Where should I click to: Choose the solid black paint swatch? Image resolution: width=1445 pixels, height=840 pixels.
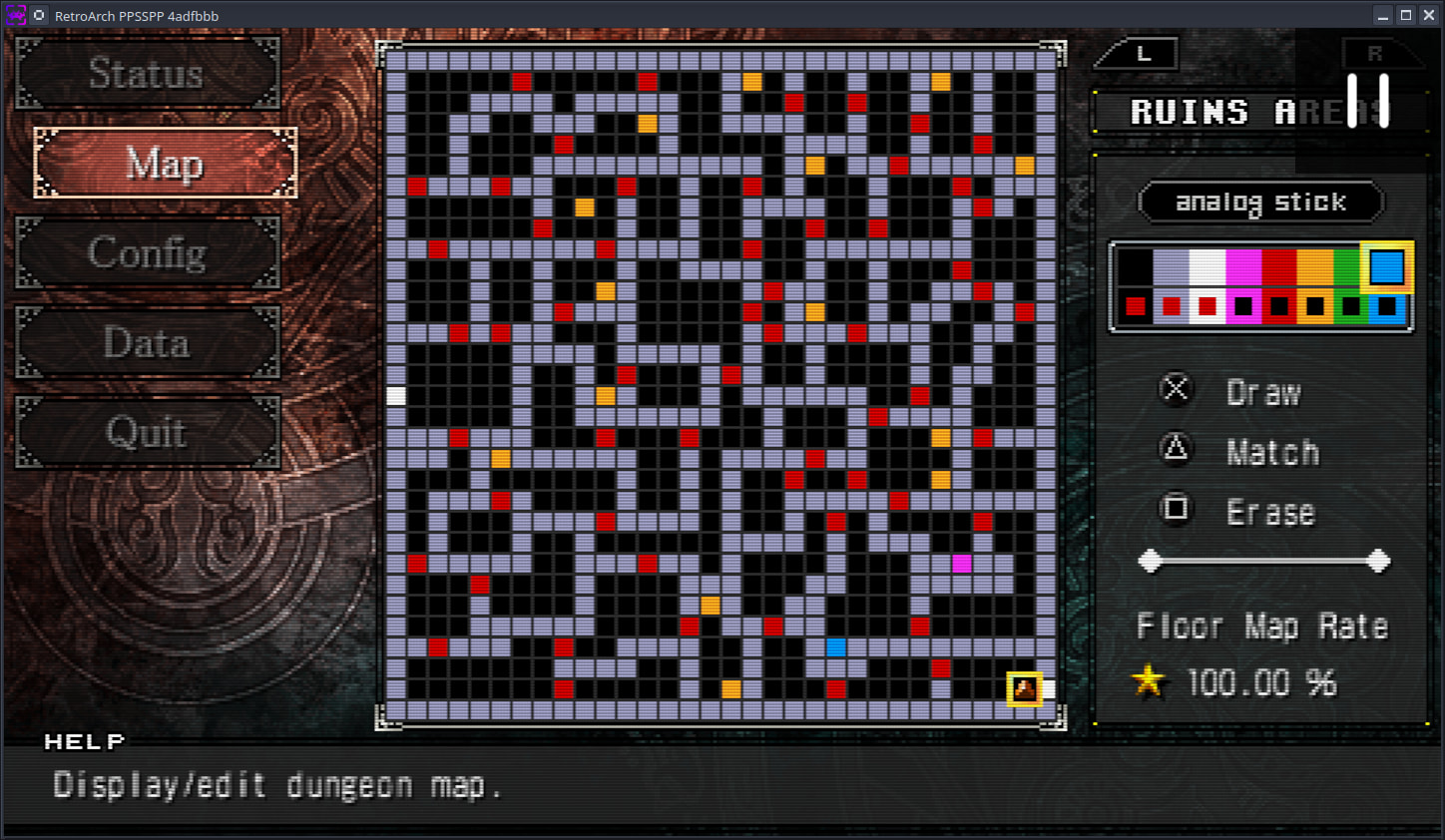(1136, 267)
